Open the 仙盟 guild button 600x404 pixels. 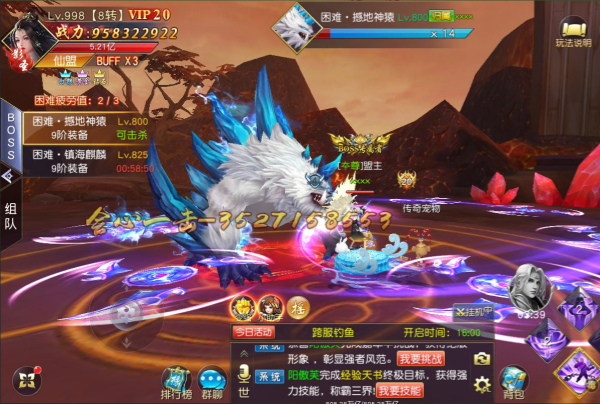point(65,60)
